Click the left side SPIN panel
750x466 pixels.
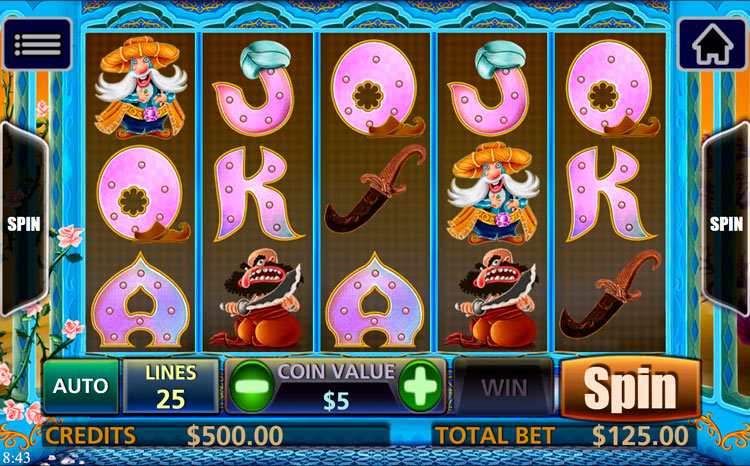(24, 224)
